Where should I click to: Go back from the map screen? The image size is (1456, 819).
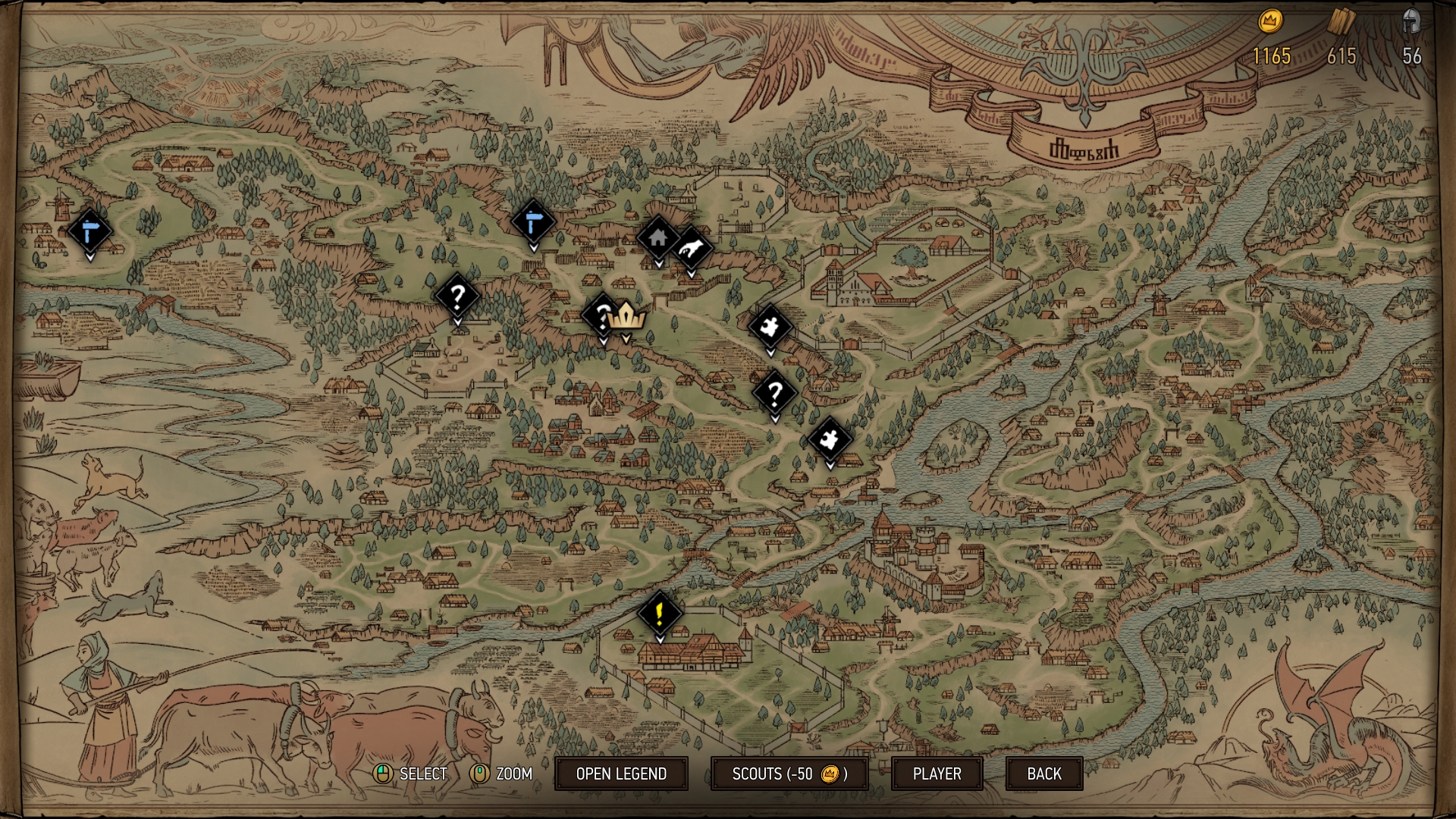click(x=1043, y=773)
